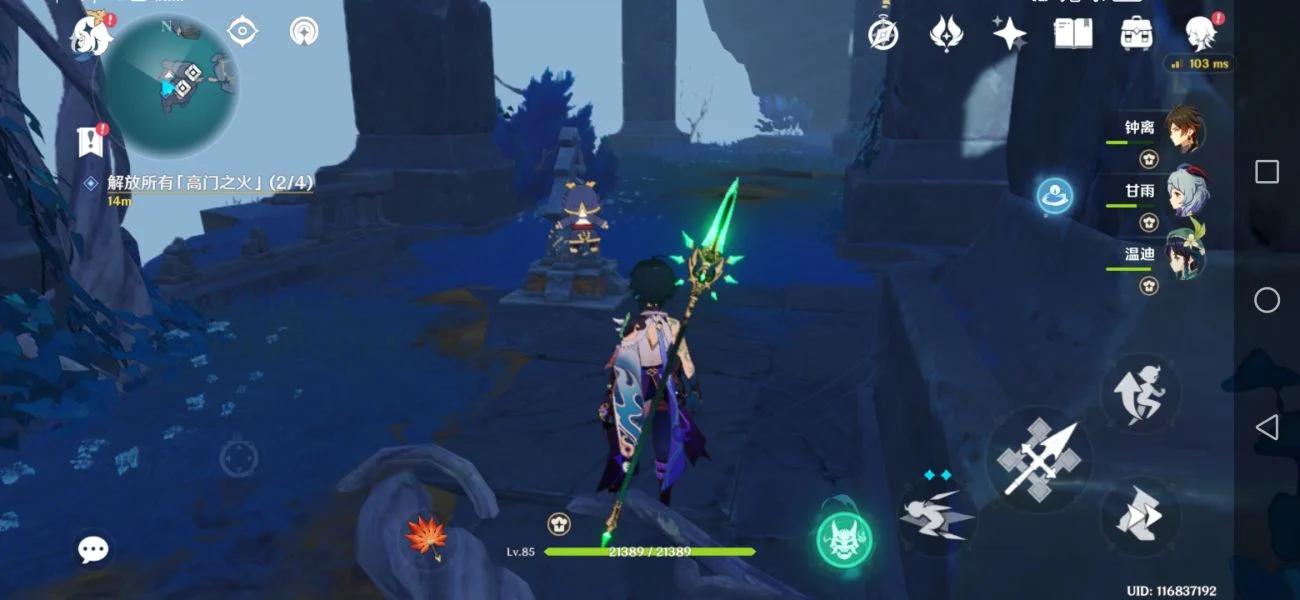Tap the Android back triangle button
Screen dimensions: 1300x600
tap(1267, 428)
